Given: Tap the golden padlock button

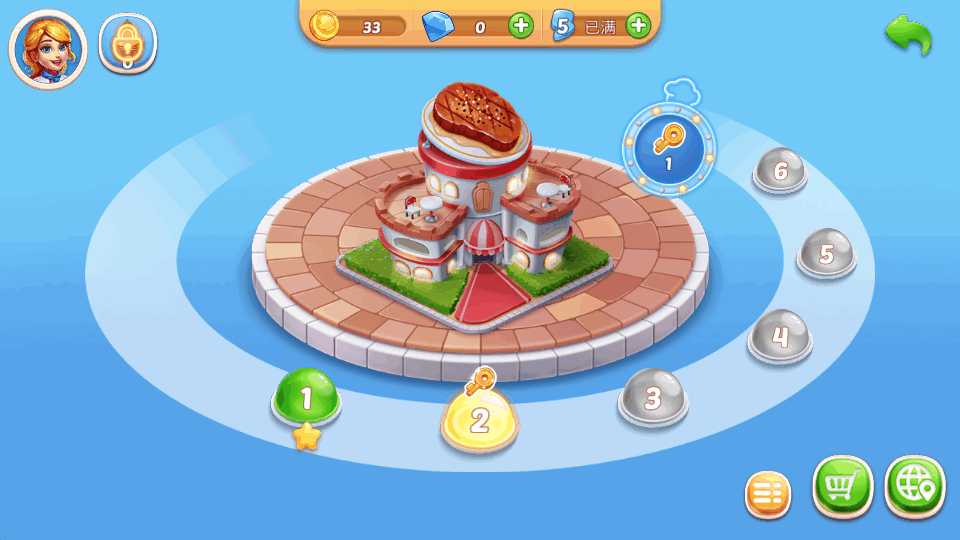Looking at the screenshot, I should click(x=127, y=45).
